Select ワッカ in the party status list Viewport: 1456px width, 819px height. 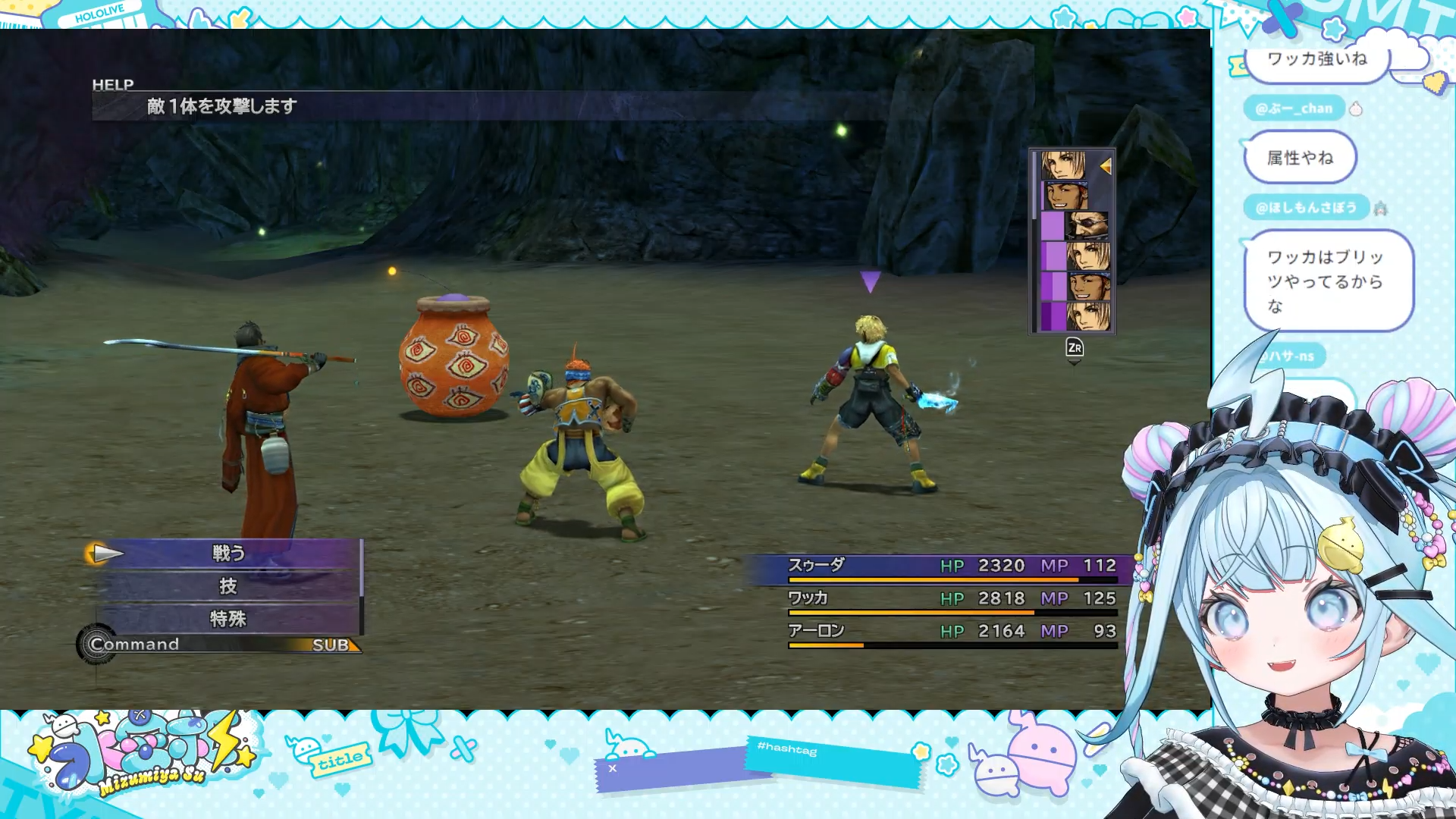(x=808, y=598)
